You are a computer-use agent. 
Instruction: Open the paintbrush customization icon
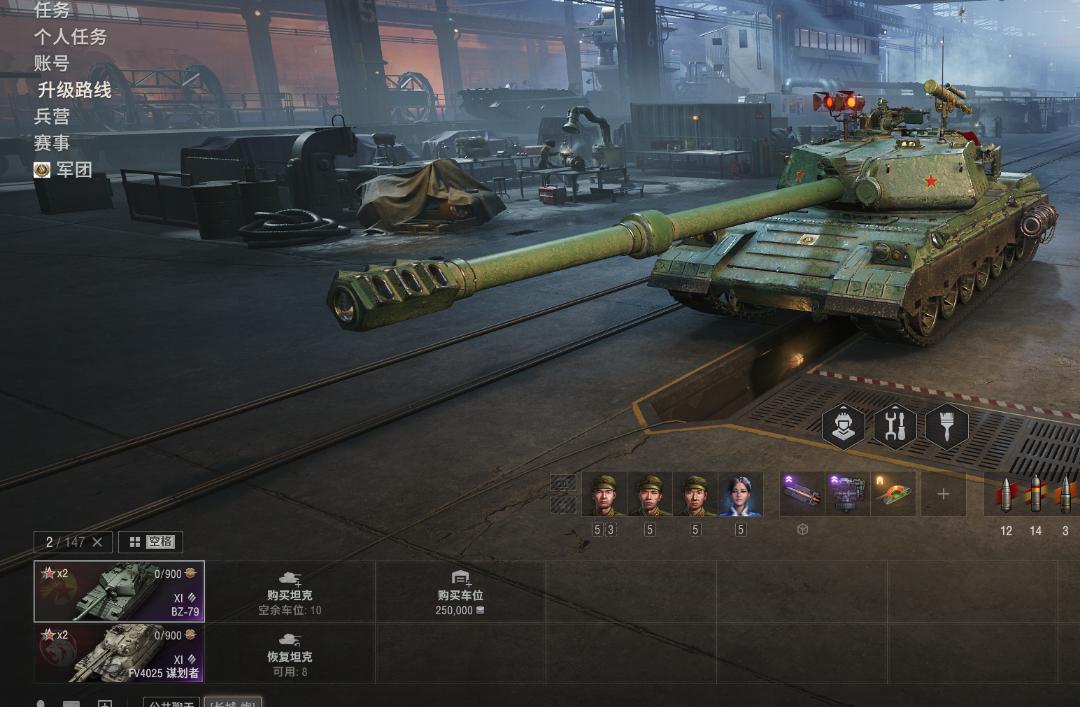tap(946, 427)
